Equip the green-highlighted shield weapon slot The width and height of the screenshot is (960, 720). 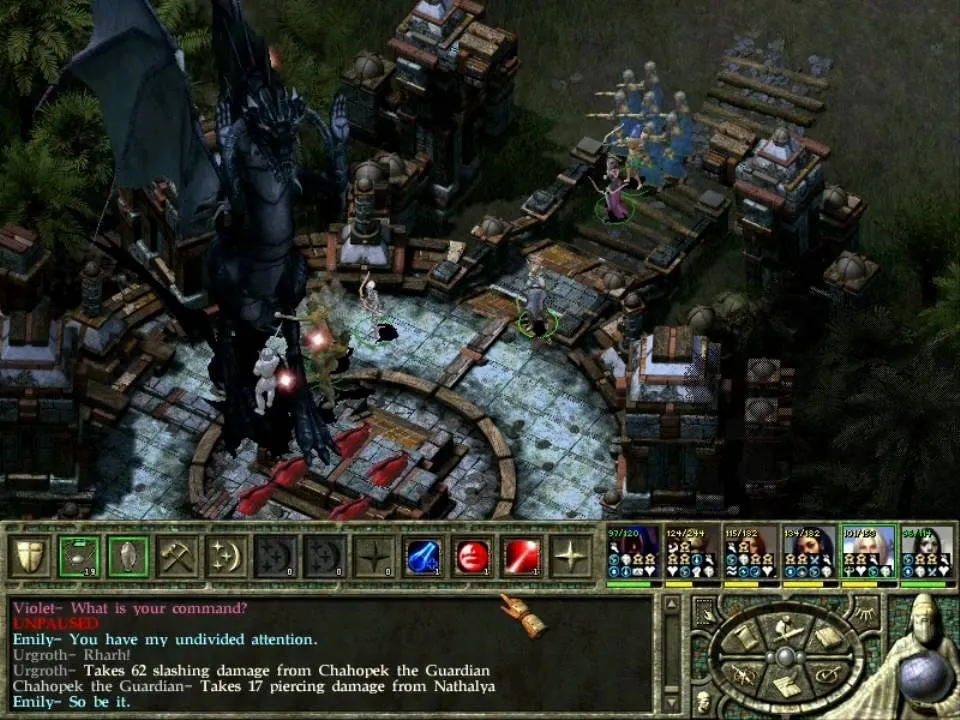128,556
